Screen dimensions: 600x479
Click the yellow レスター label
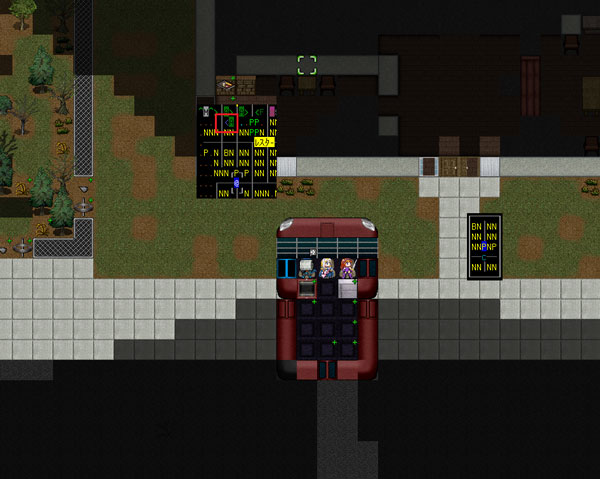tap(265, 143)
